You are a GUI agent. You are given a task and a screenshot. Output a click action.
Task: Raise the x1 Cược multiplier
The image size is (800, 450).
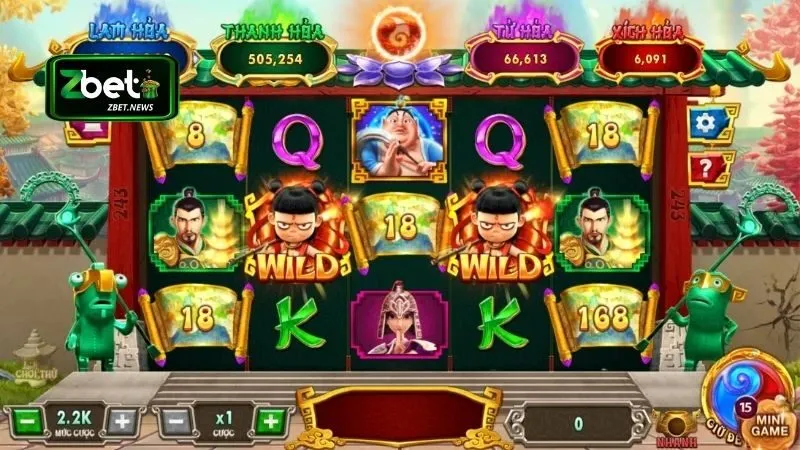click(268, 421)
